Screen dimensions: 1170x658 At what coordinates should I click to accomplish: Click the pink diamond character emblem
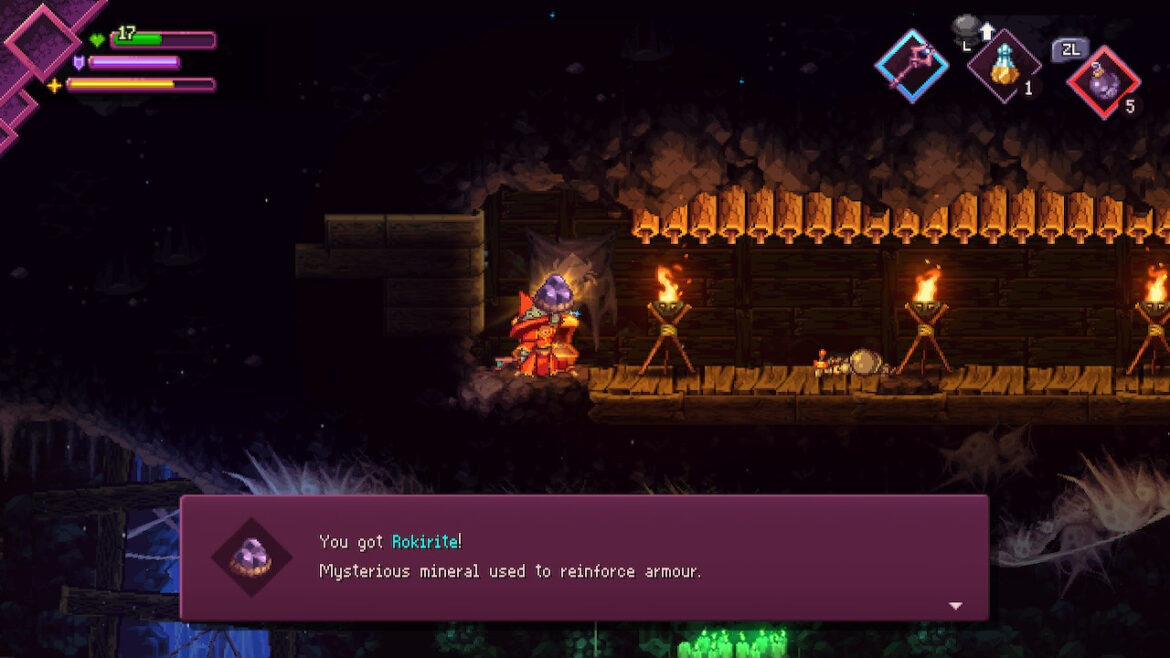42,40
